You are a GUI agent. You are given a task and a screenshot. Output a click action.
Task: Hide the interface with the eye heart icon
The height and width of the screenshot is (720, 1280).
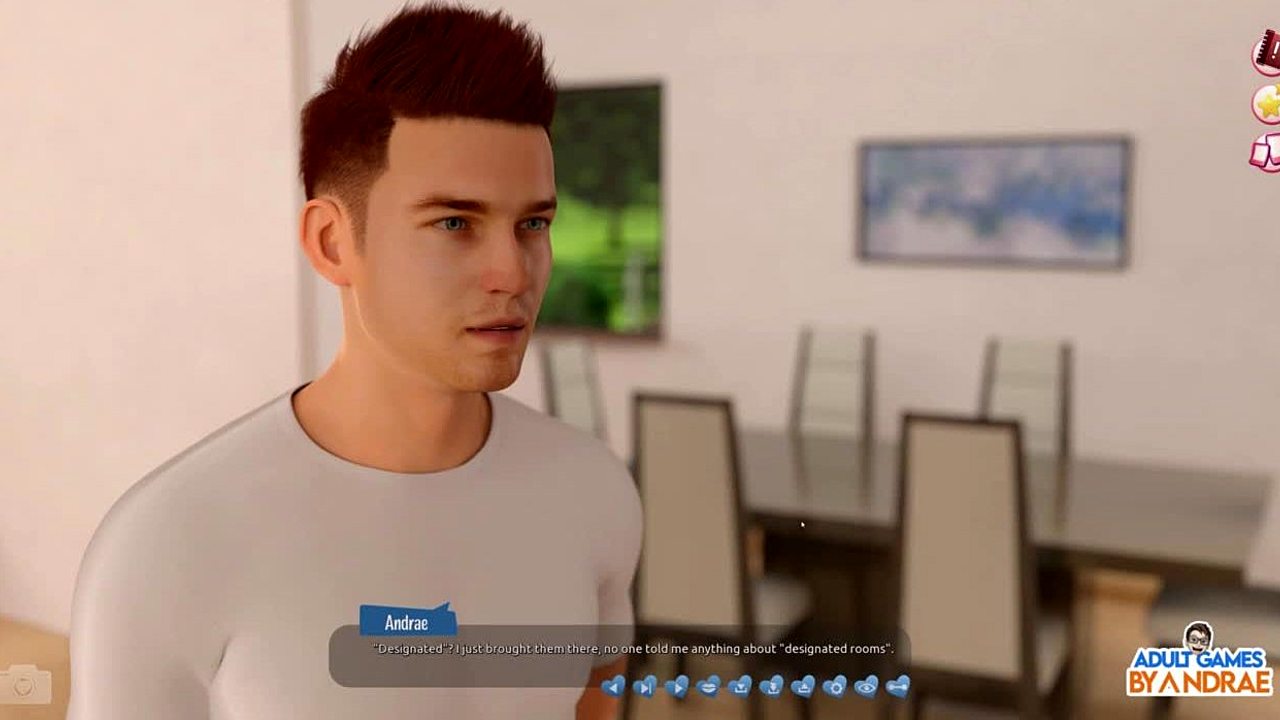866,685
